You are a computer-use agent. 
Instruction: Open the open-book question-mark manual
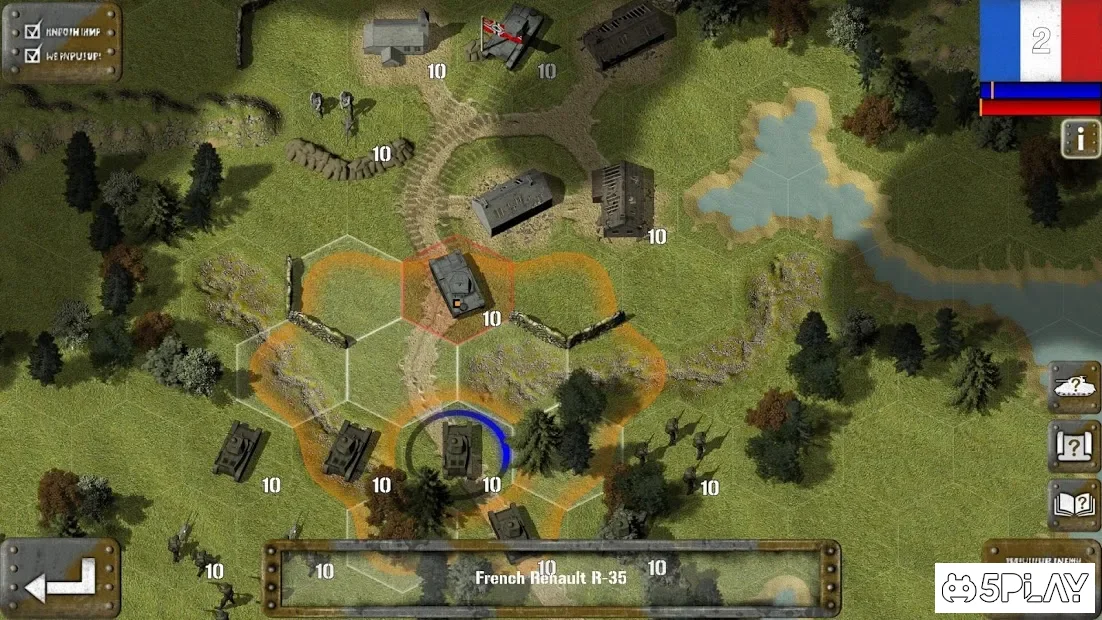pos(1074,504)
